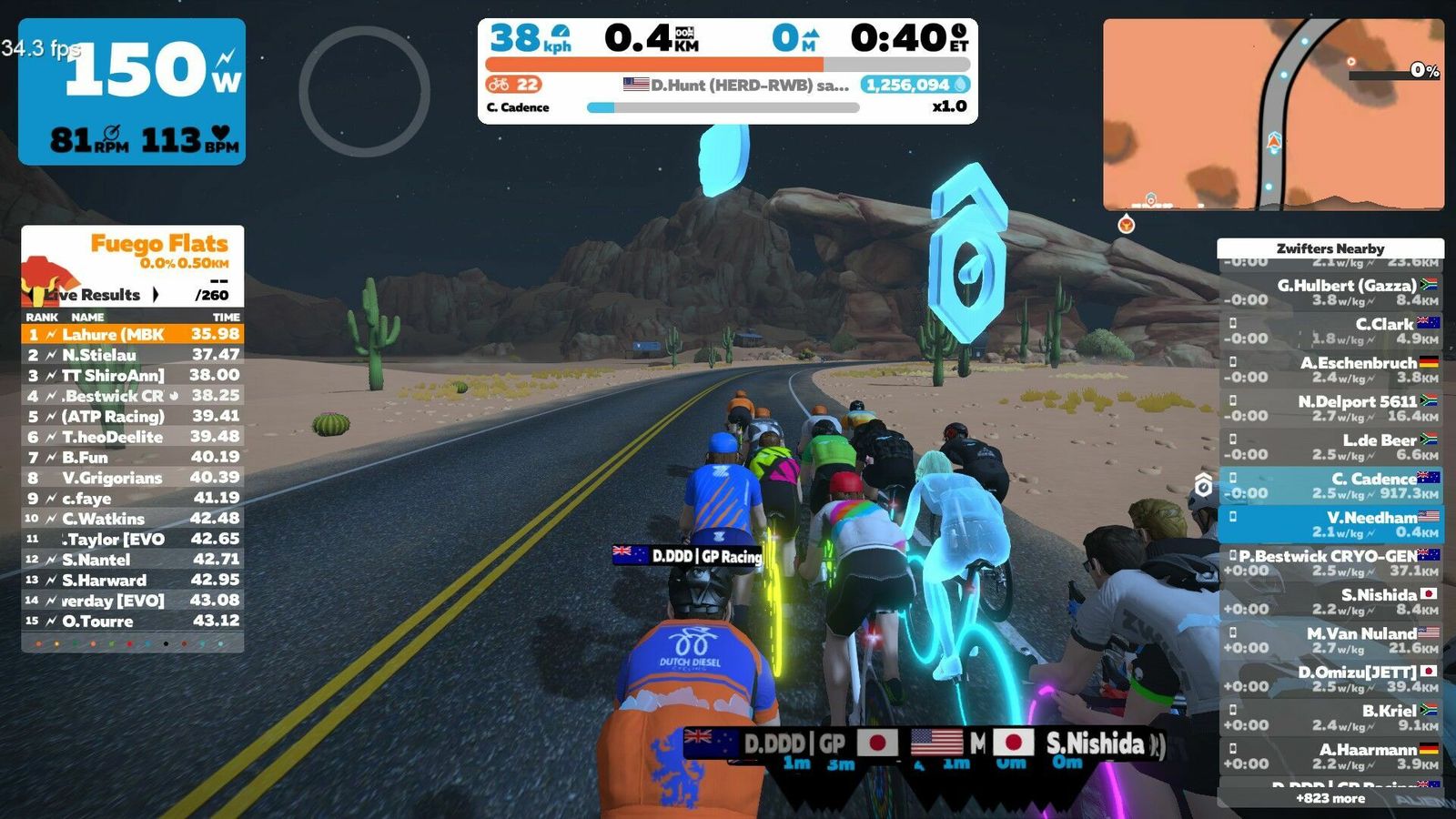This screenshot has width=1456, height=819.
Task: Select N.Stielau leaderboard entry
Action: point(133,355)
